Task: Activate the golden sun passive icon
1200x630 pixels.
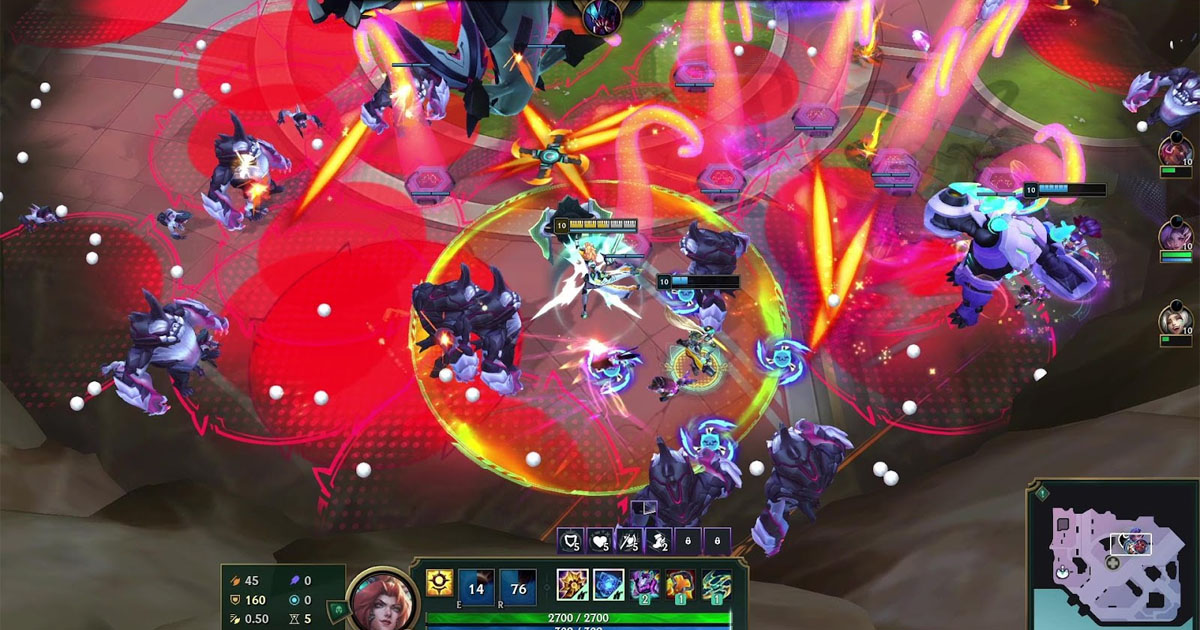Action: (439, 583)
